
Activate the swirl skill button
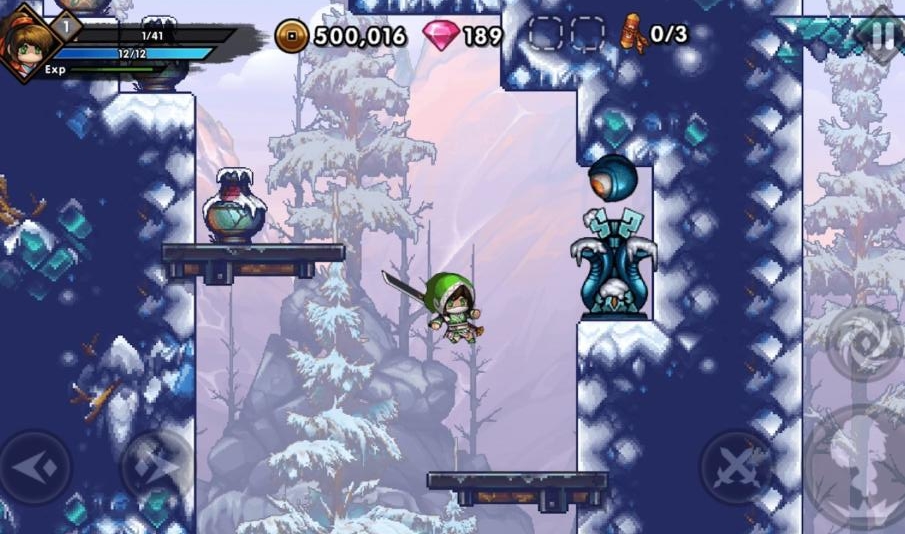click(x=864, y=341)
